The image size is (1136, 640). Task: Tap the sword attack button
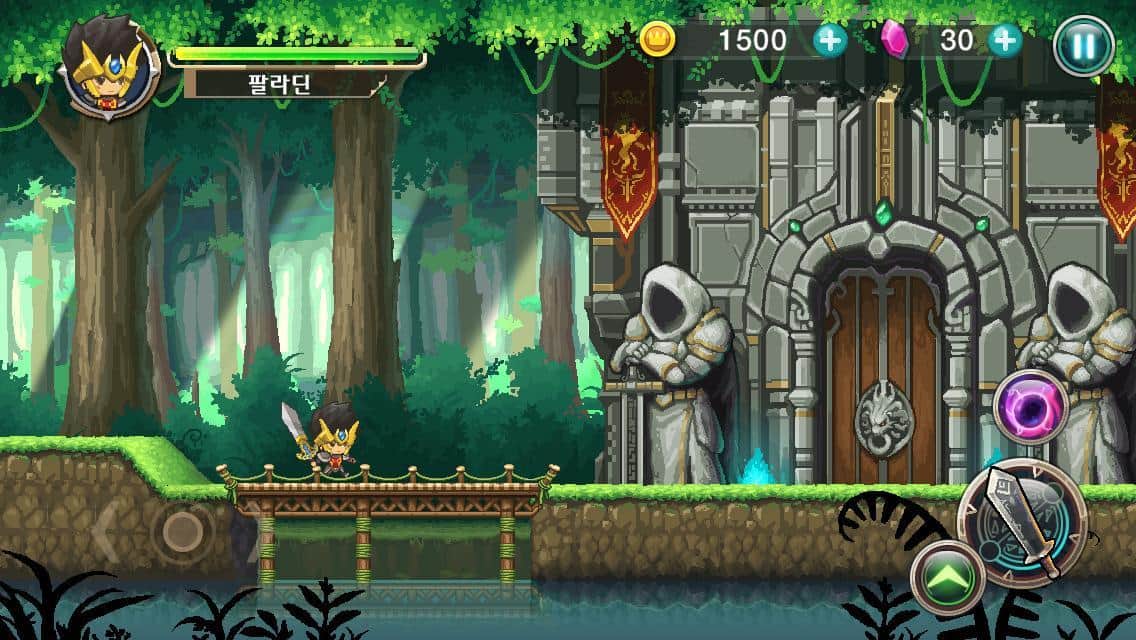click(1020, 521)
